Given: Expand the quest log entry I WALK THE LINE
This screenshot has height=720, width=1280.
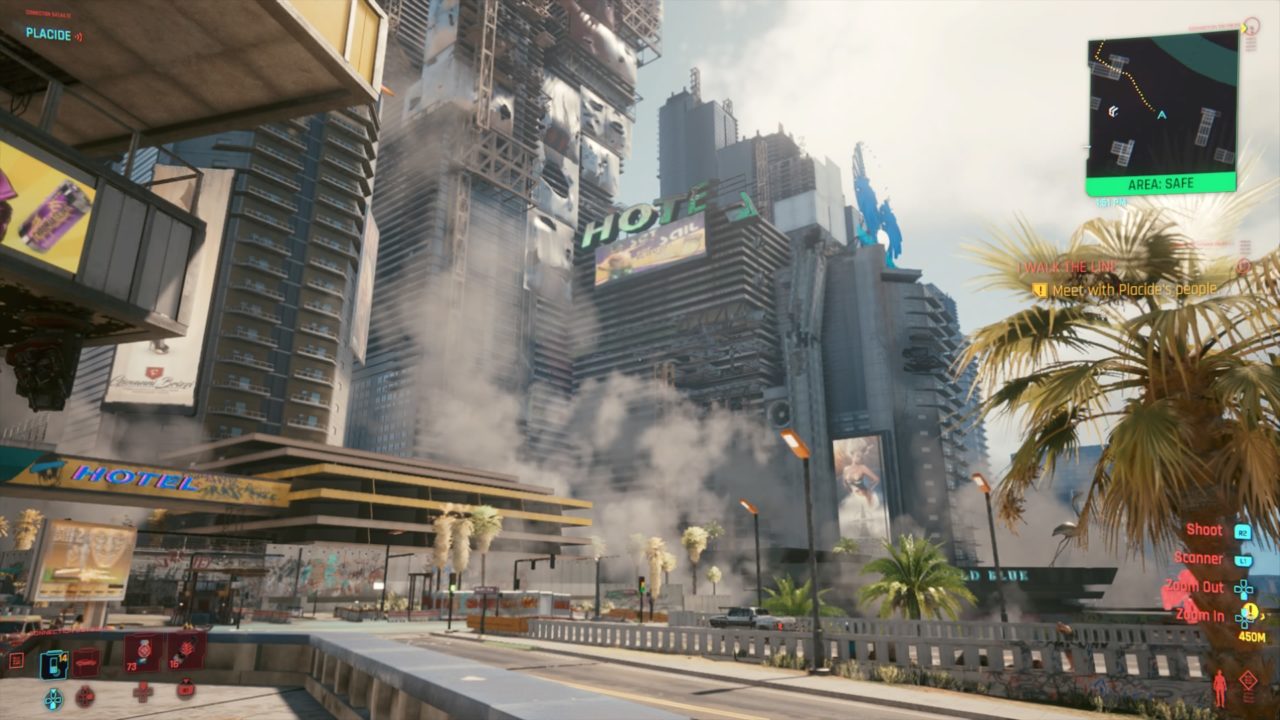Looking at the screenshot, I should click(x=1068, y=268).
